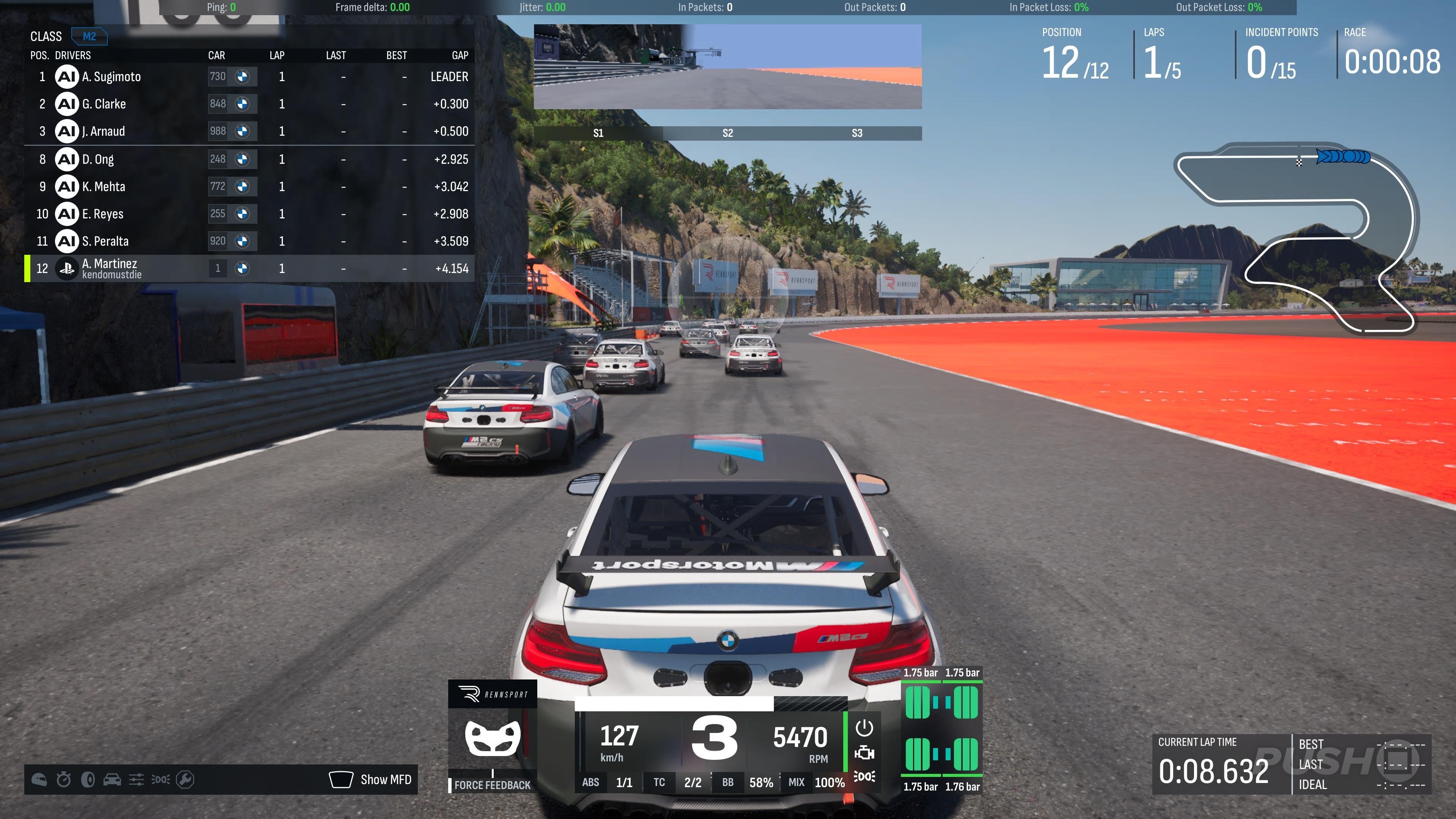Viewport: 1456px width, 819px height.
Task: Choose A. Martinez's highlighted row
Action: [x=249, y=268]
